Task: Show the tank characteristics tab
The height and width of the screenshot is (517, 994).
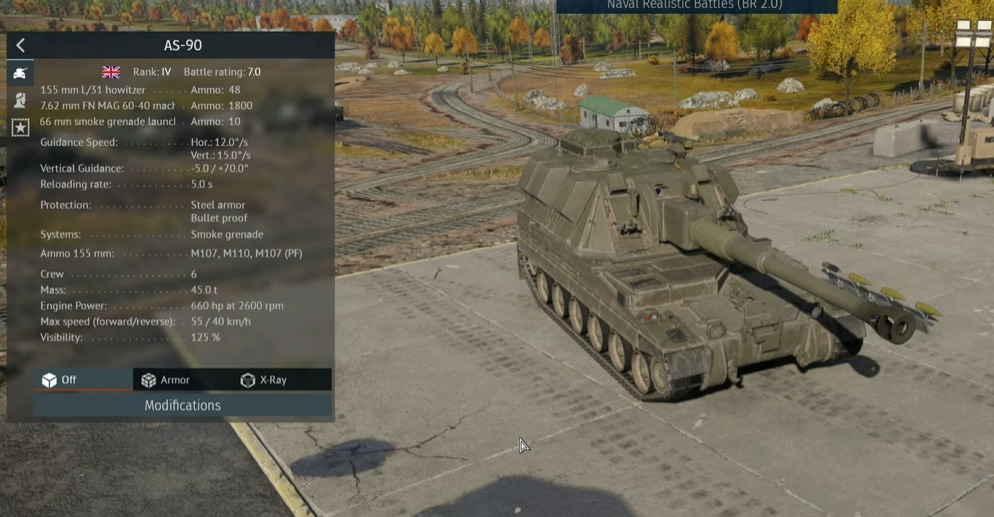Action: (20, 73)
